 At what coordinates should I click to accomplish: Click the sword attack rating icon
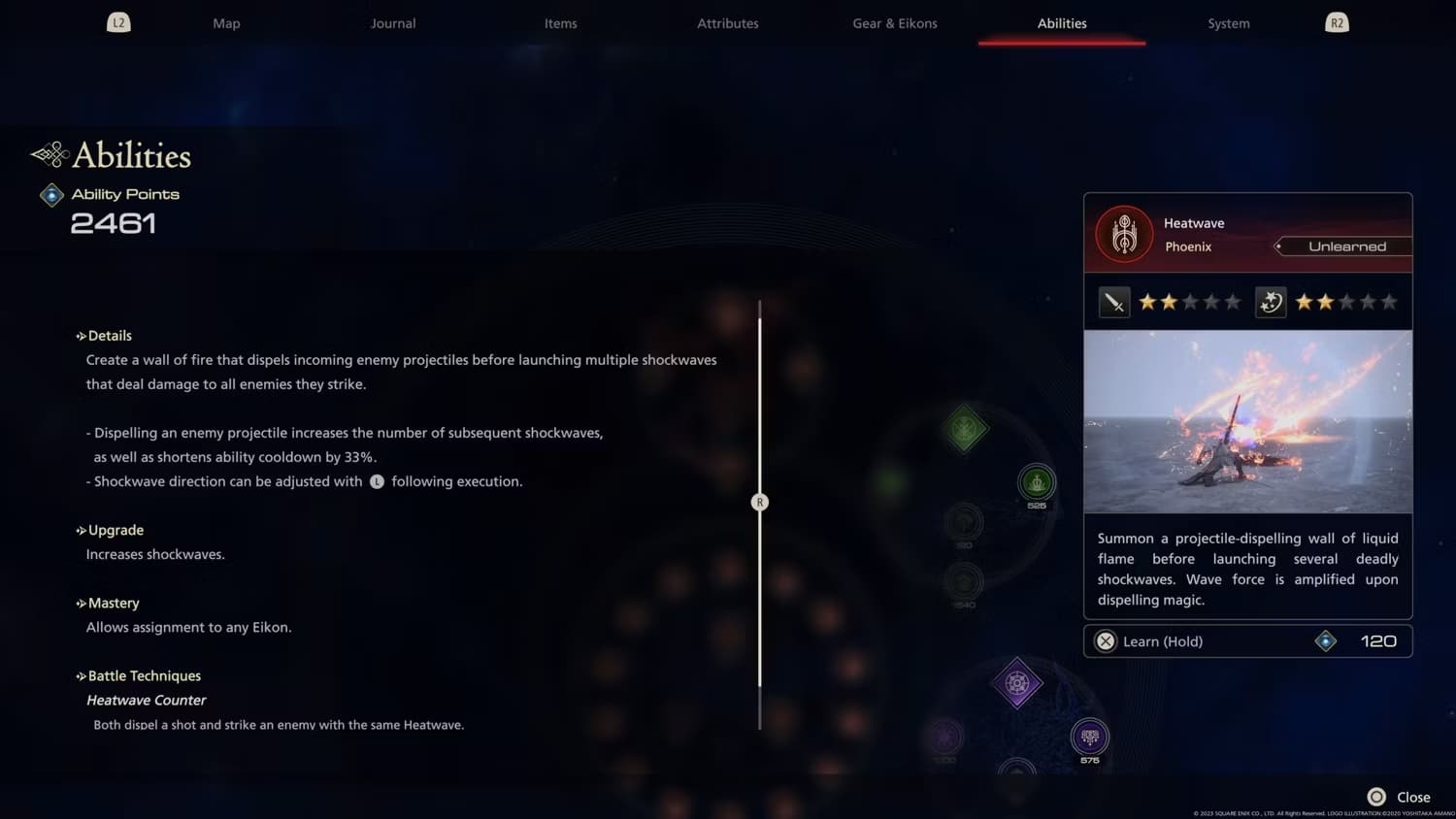coord(1114,301)
